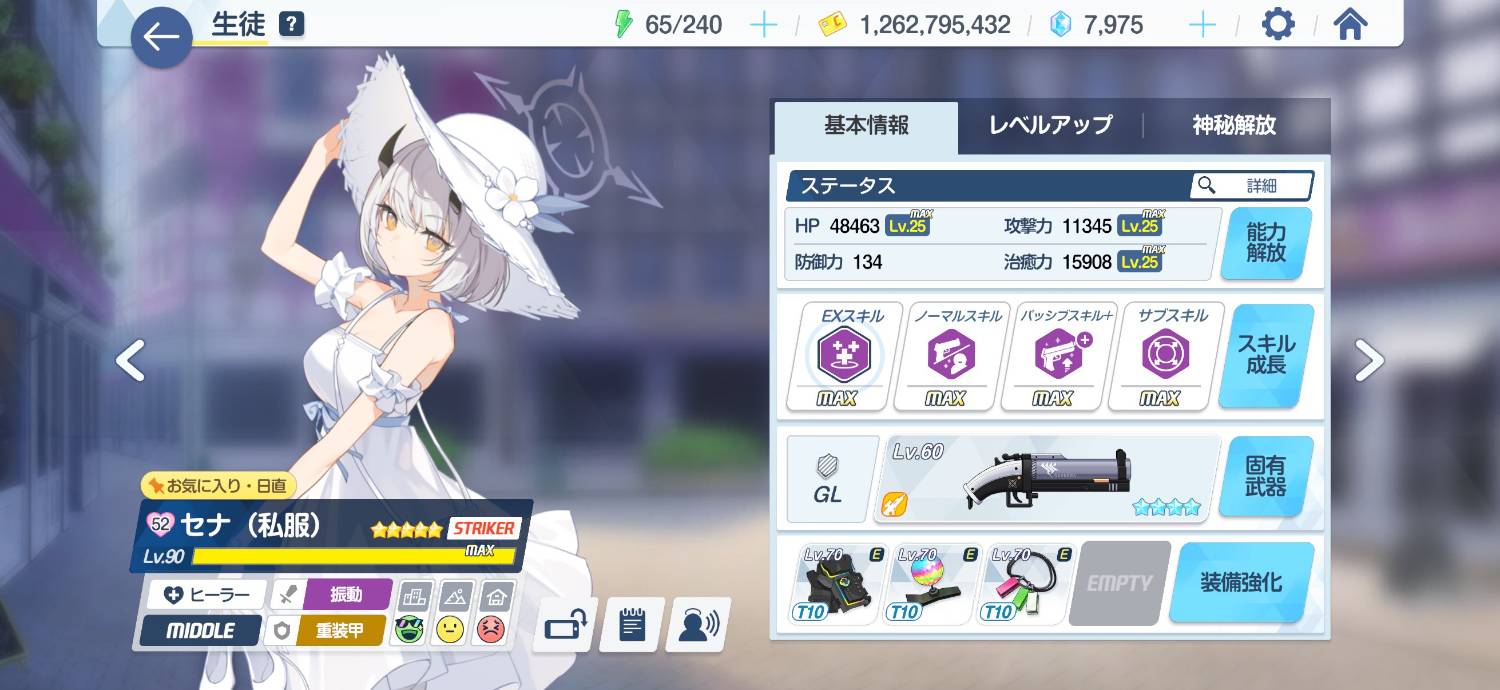Play the student voice icon

click(698, 626)
